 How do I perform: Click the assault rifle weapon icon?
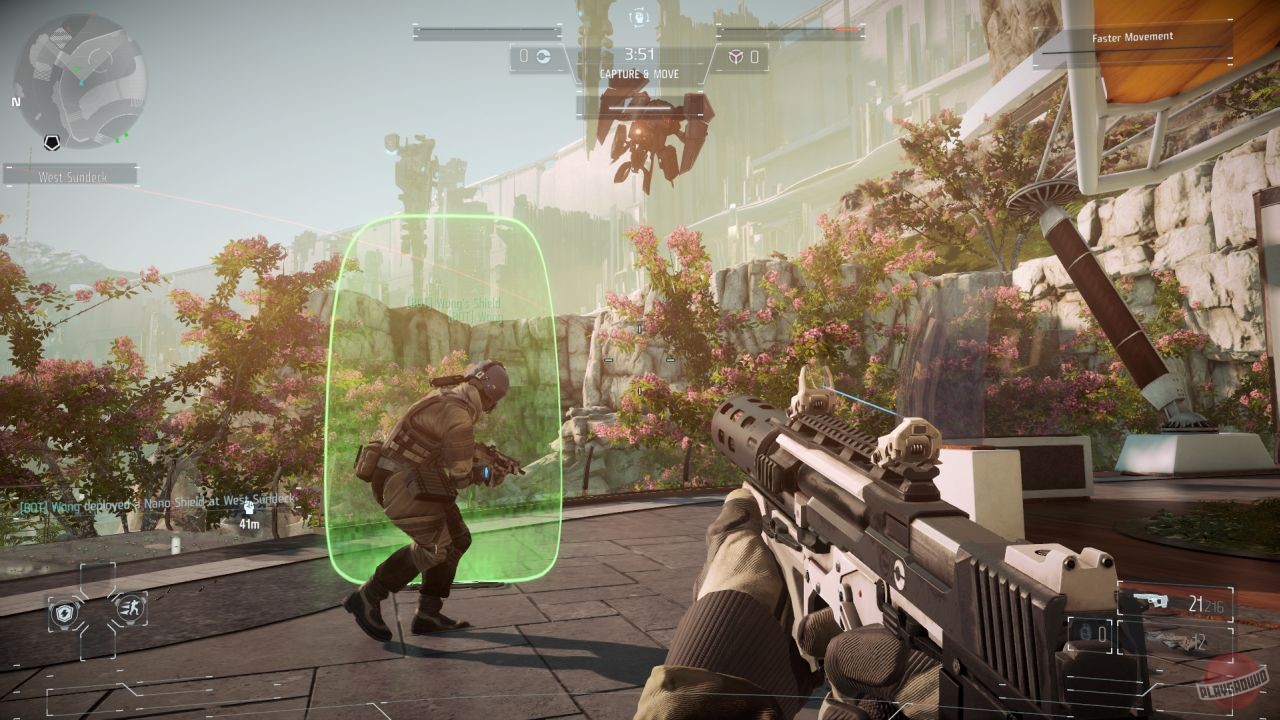tap(1150, 599)
